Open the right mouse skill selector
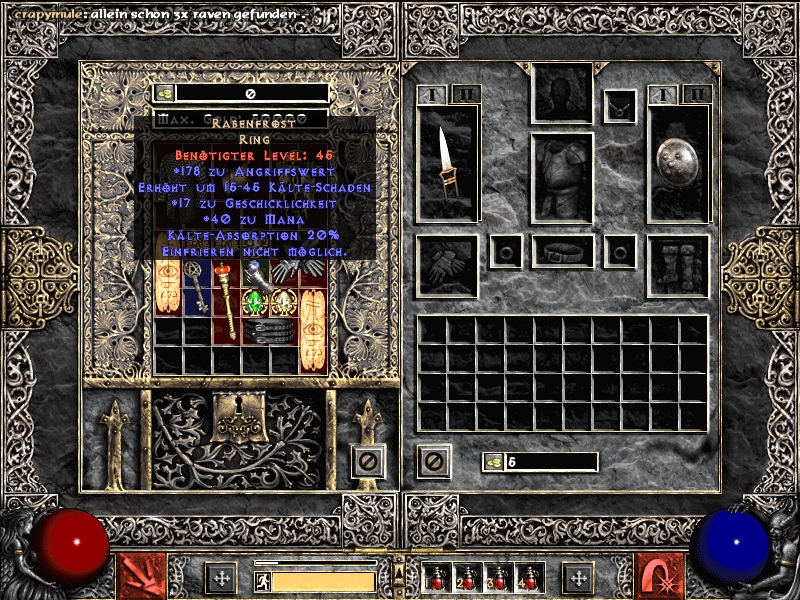The image size is (800, 600). point(660,576)
